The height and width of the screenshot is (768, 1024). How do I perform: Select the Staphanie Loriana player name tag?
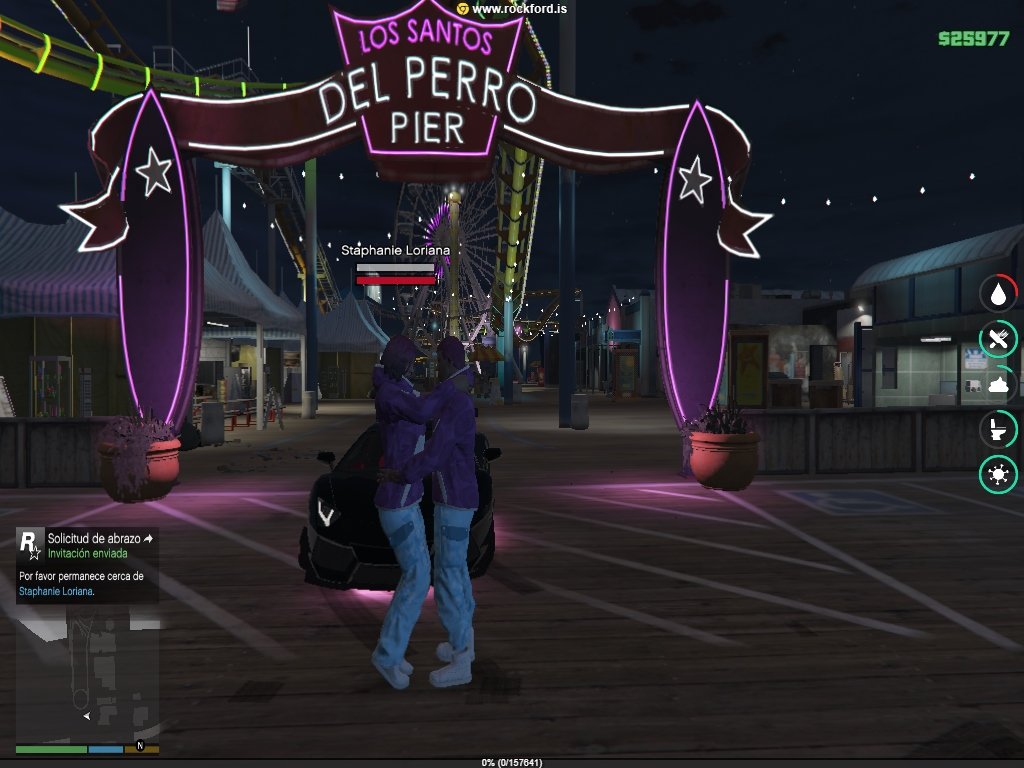[395, 250]
